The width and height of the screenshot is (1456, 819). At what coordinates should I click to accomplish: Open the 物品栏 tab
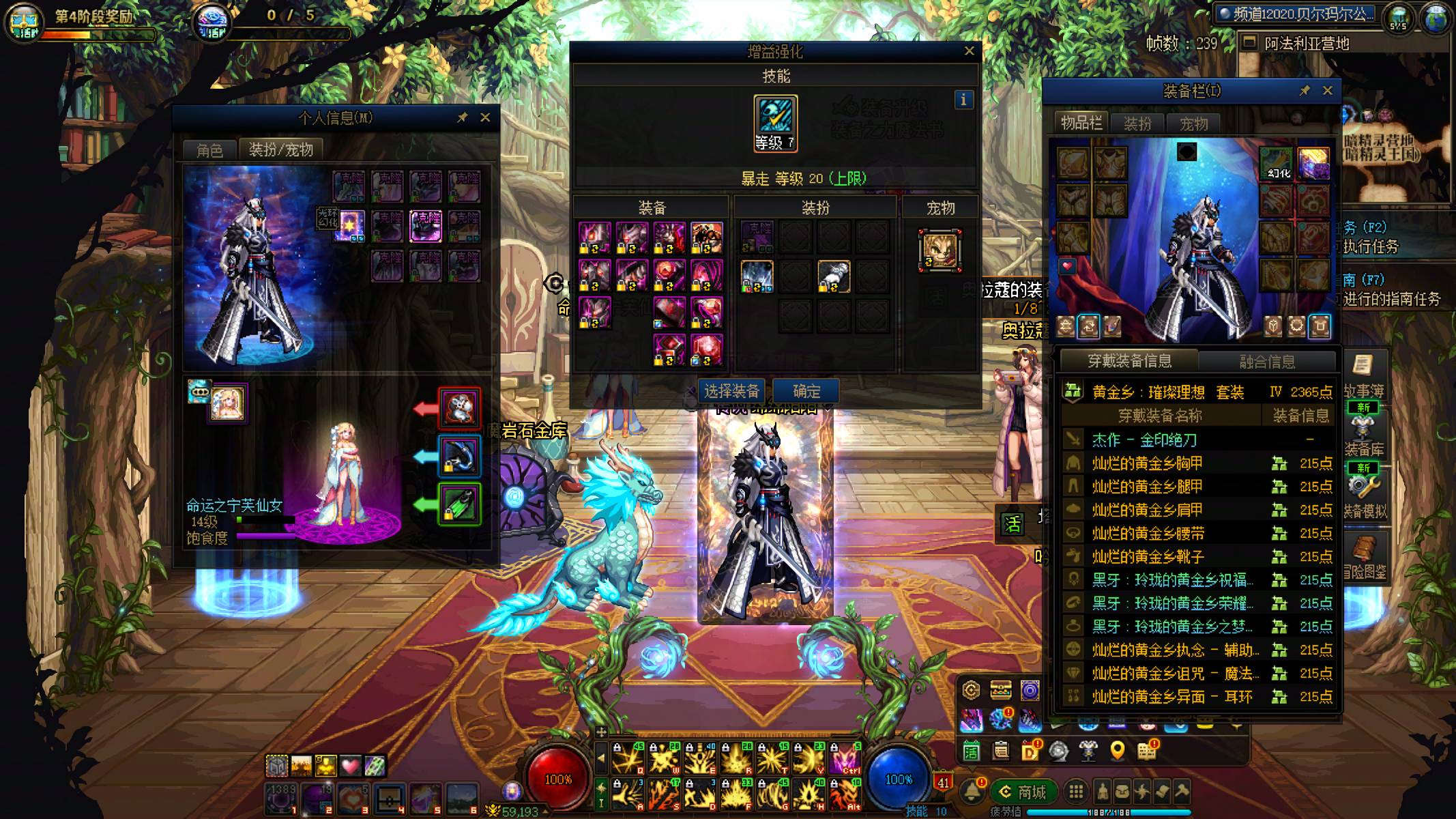point(1081,124)
